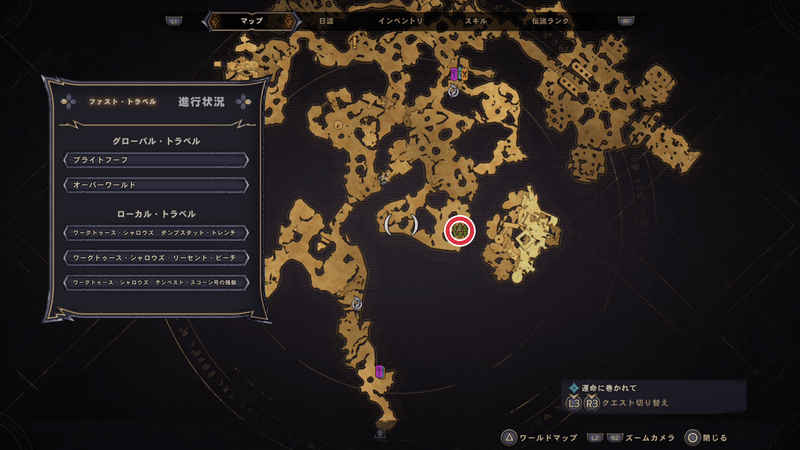The height and width of the screenshot is (450, 800).
Task: Click the red-circled marker on the map
Action: click(459, 231)
